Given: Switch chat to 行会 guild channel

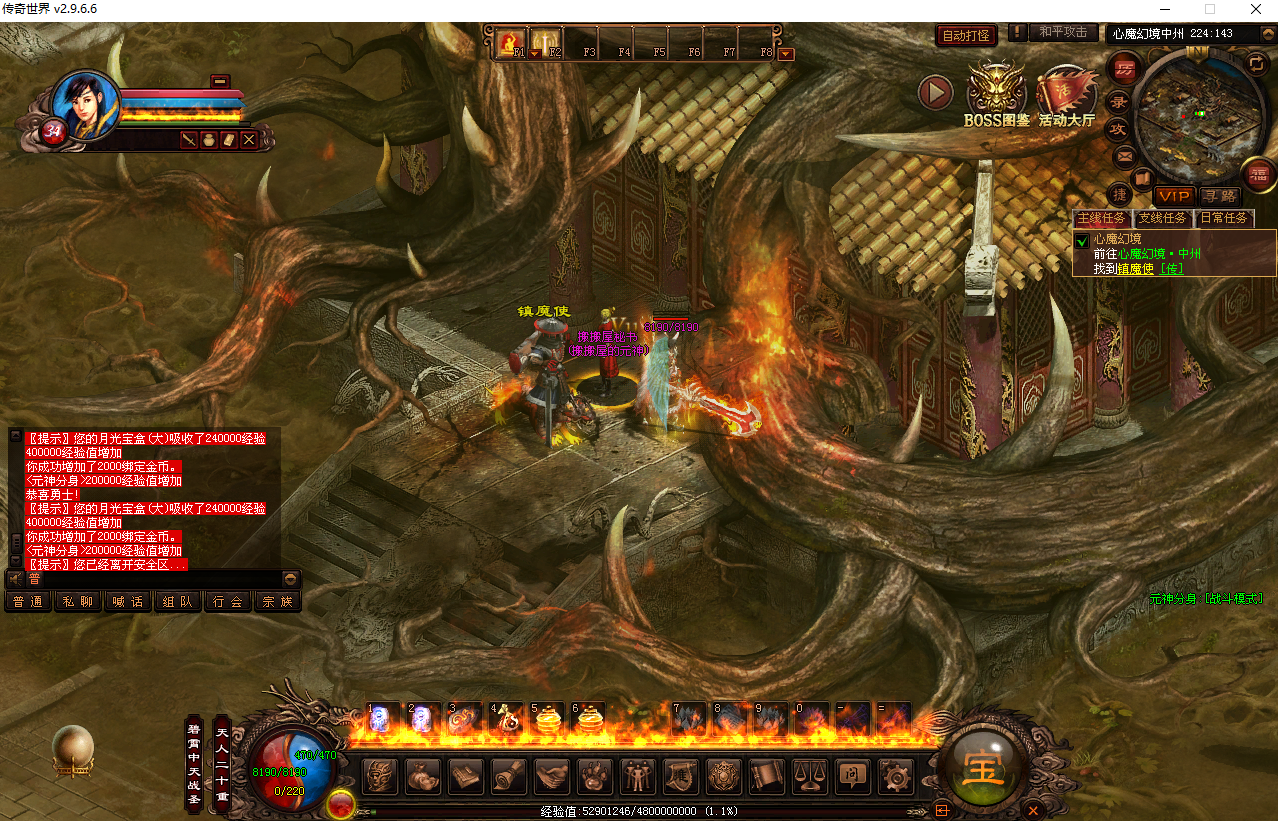Looking at the screenshot, I should coord(228,601).
